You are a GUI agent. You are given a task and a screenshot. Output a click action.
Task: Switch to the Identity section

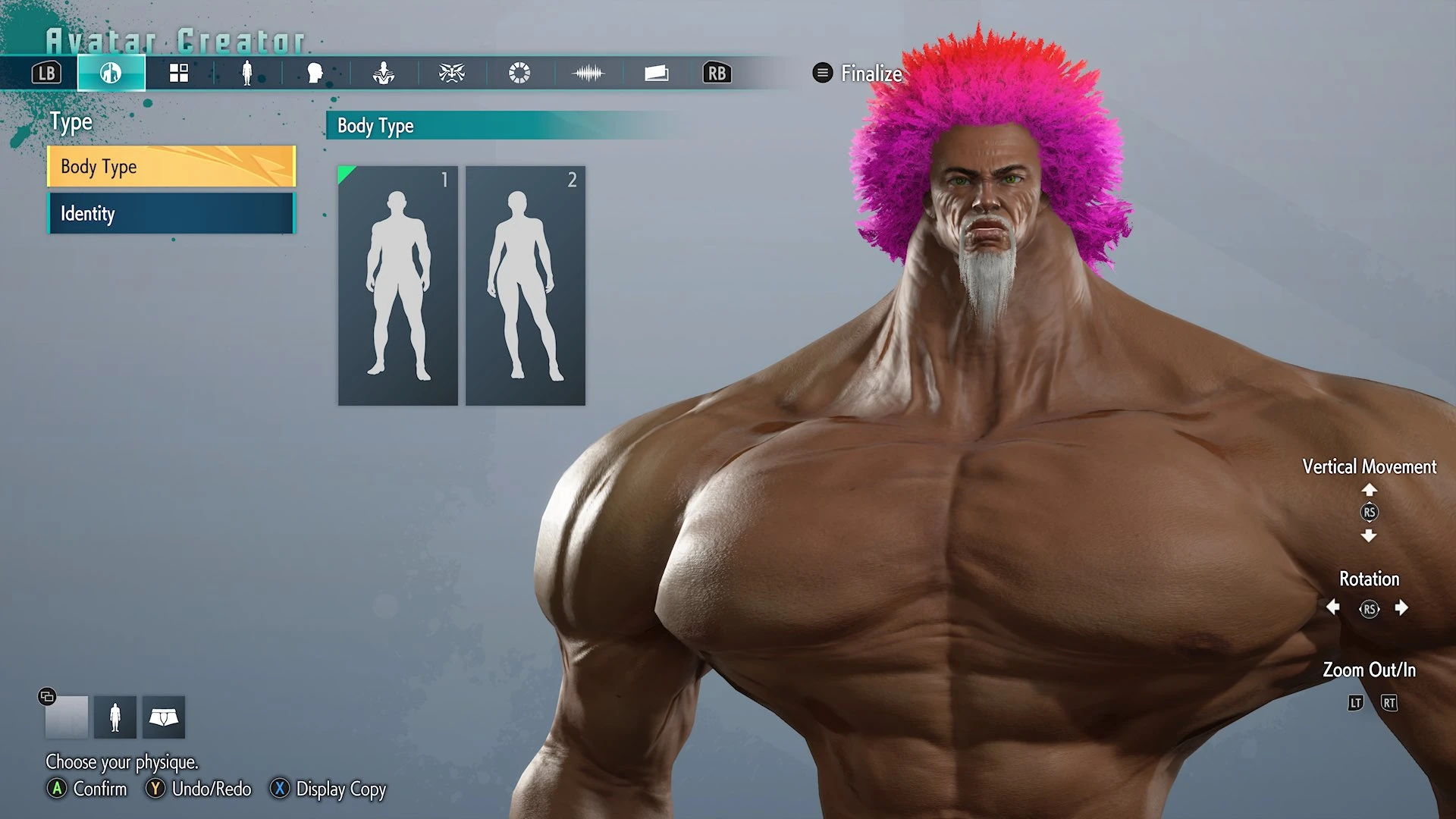[171, 214]
